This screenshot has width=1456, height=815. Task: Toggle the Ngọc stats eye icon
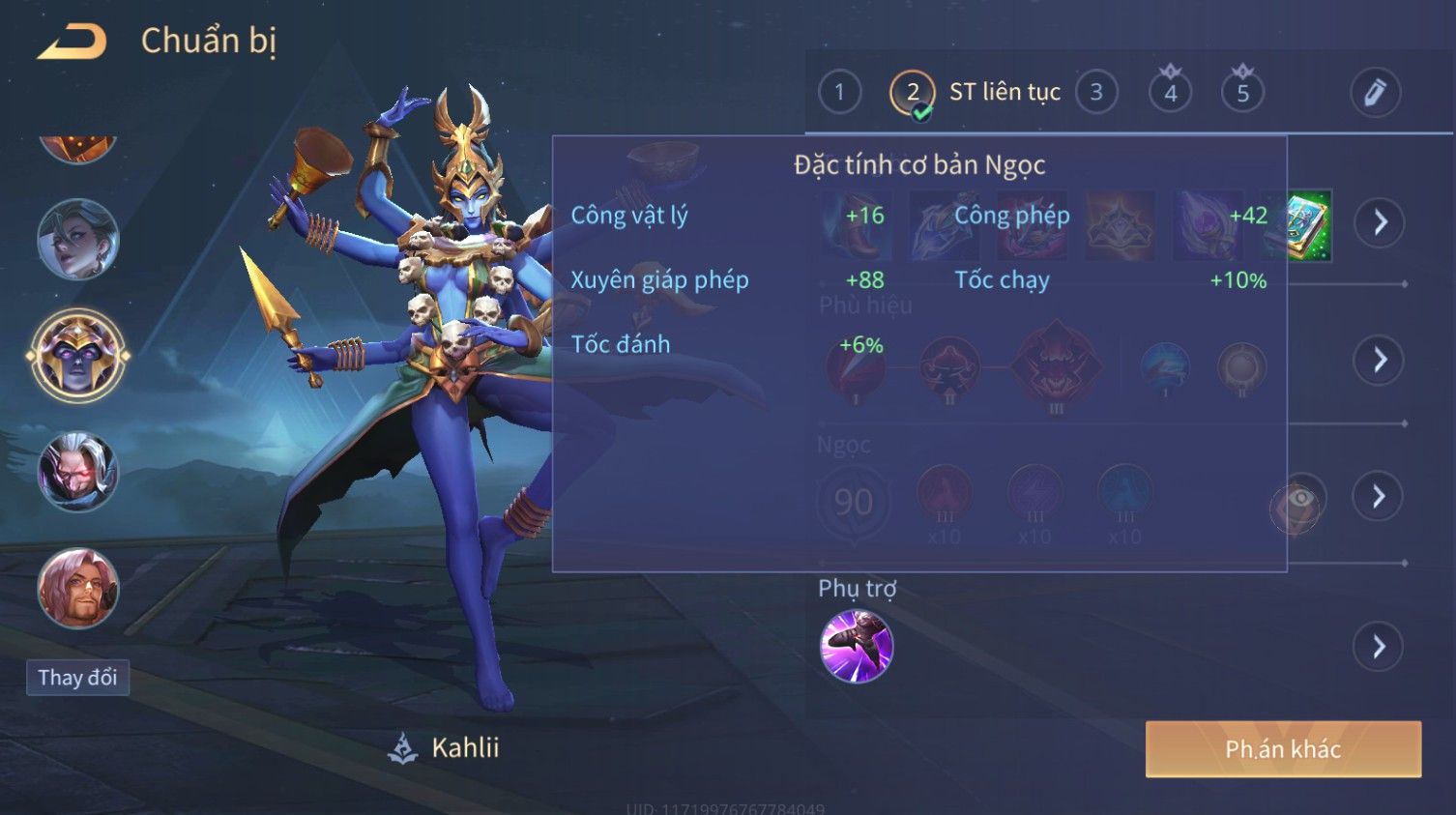coord(1299,499)
